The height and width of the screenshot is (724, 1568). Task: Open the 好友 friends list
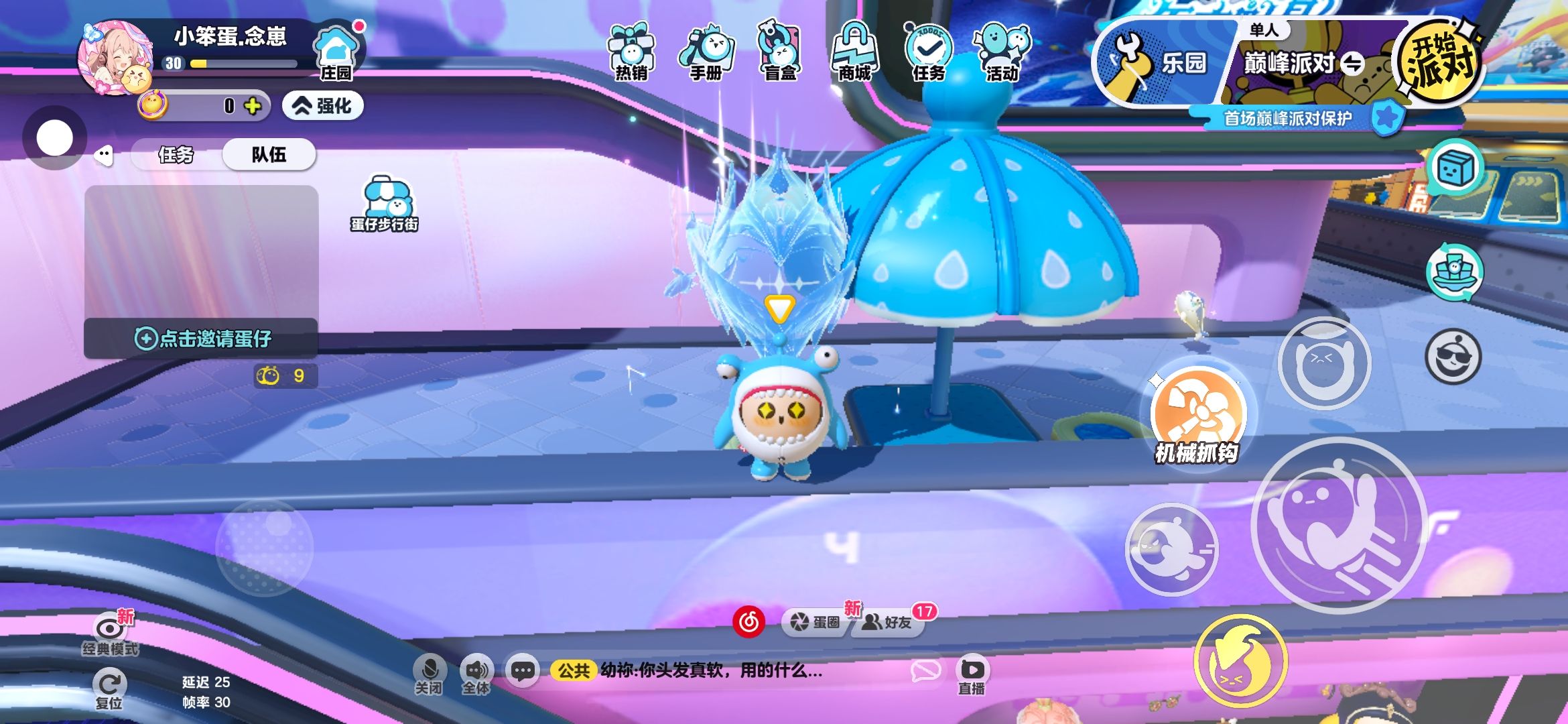click(x=887, y=622)
